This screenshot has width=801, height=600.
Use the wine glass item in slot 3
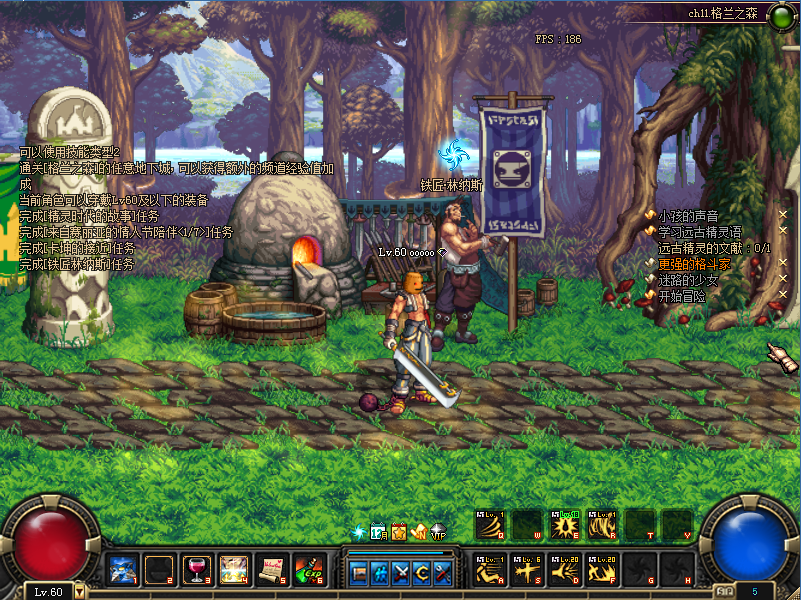(196, 570)
